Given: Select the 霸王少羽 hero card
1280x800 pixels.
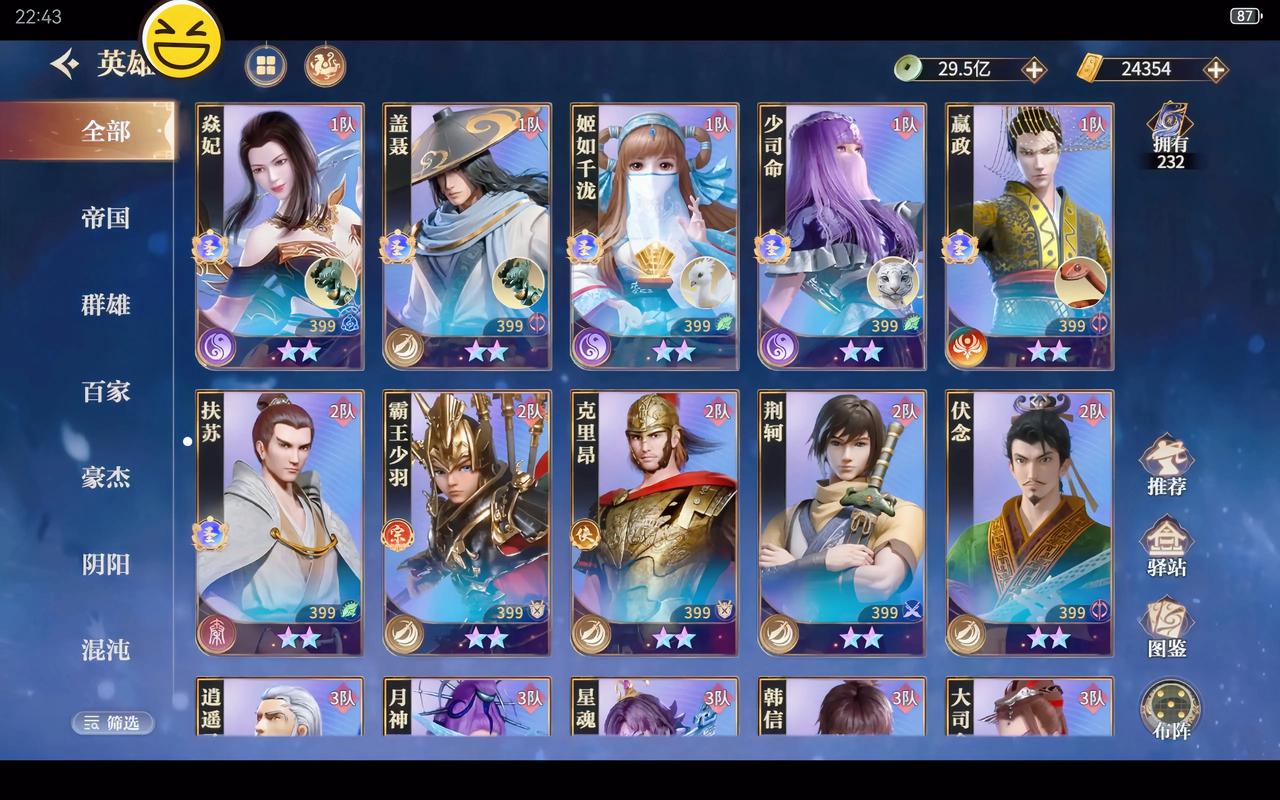Looking at the screenshot, I should coord(467,522).
